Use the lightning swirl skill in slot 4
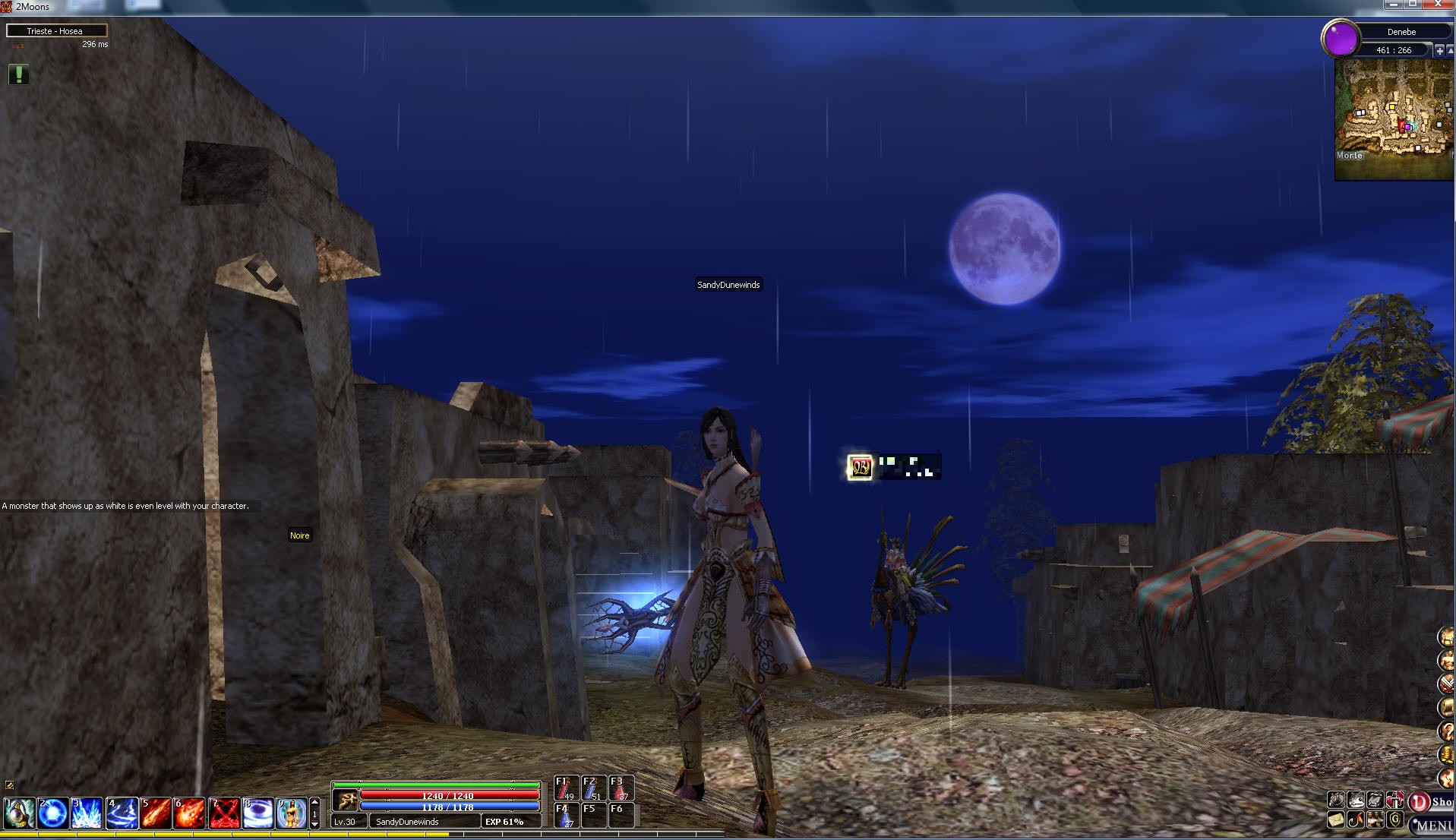The height and width of the screenshot is (840, 1456). point(122,813)
